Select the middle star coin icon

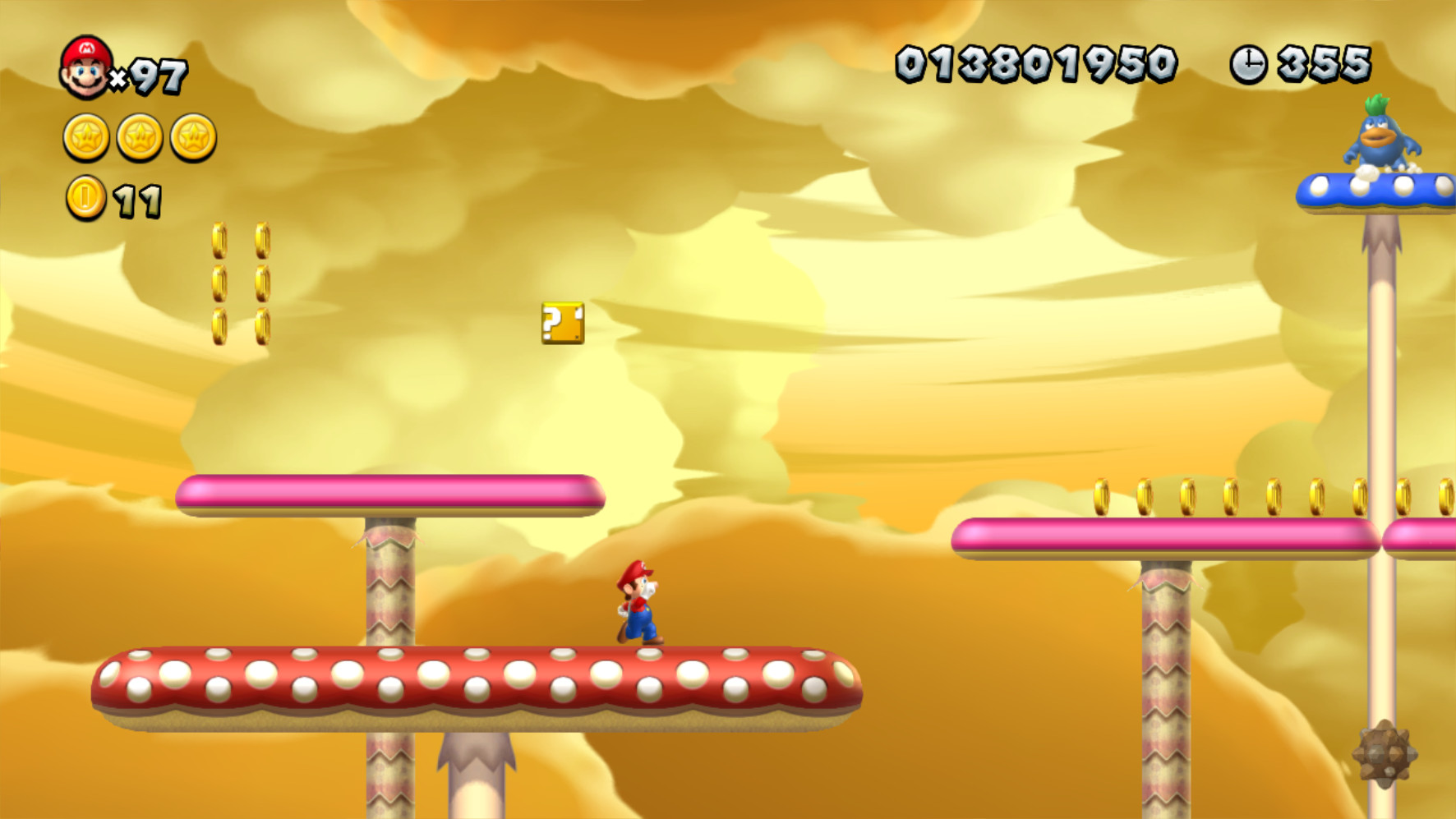[x=139, y=137]
